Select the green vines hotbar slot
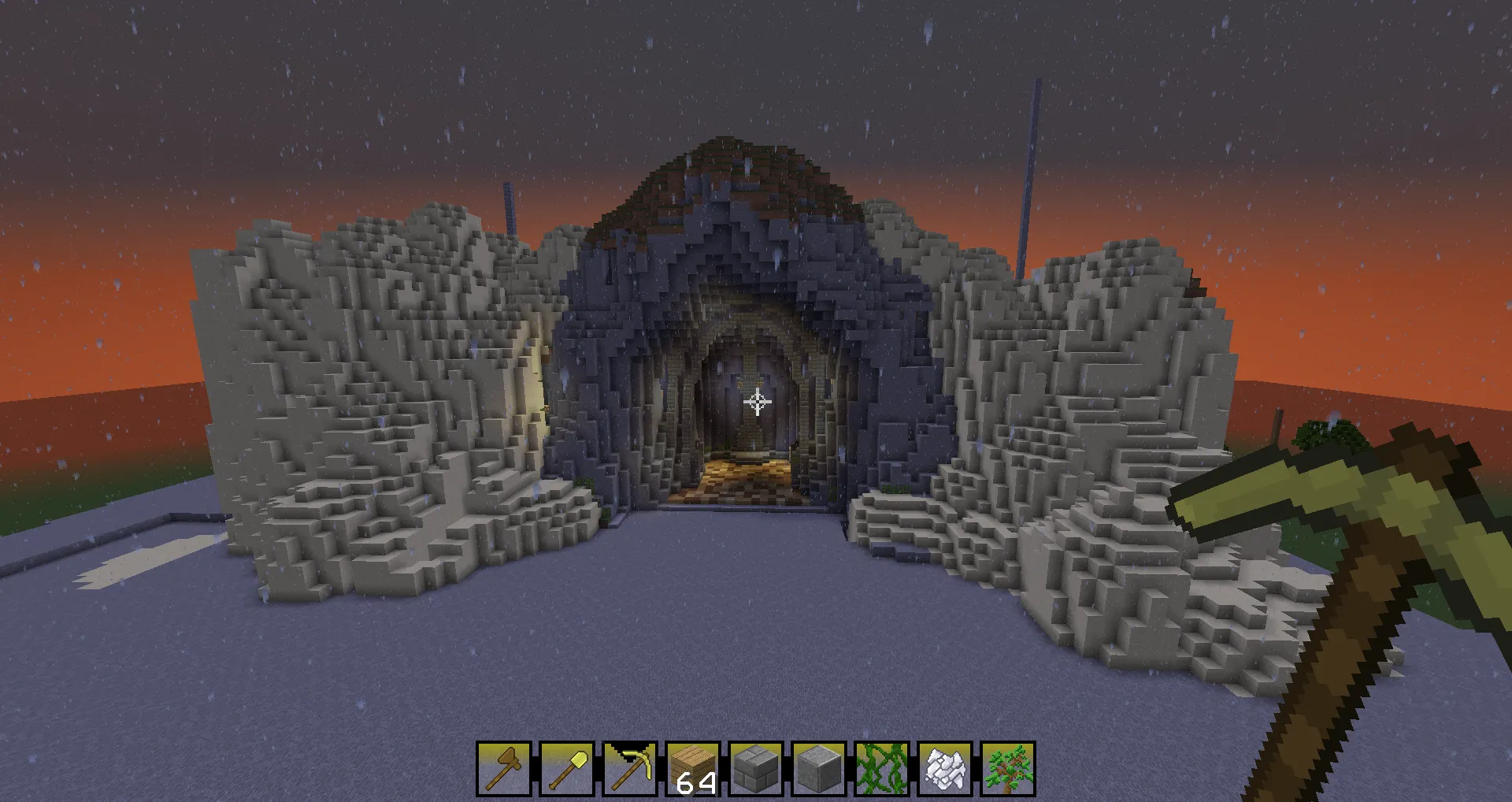Viewport: 1512px width, 802px height. click(x=882, y=768)
